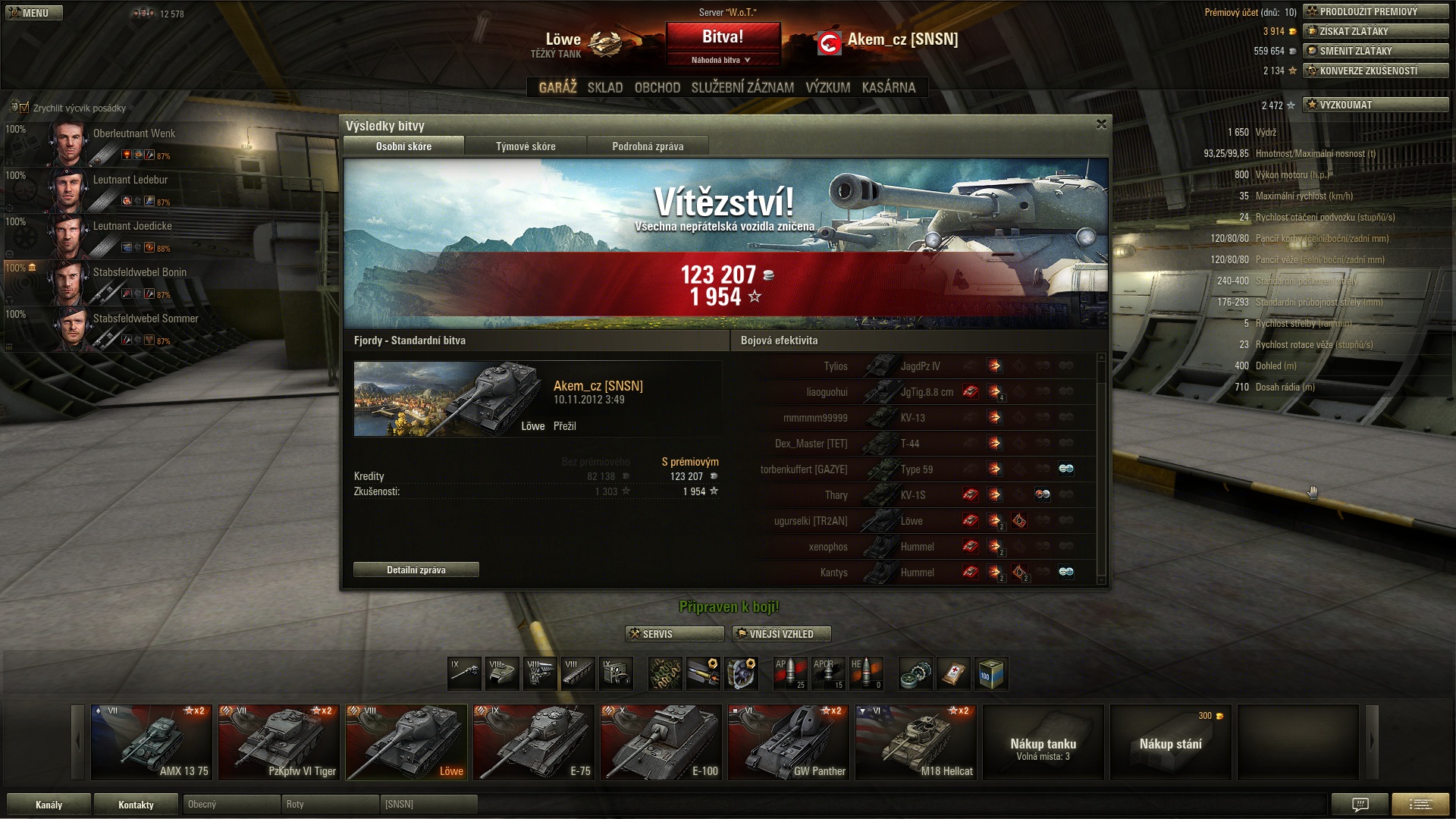Show the Detailní zpráva report
Viewport: 1456px width, 819px height.
click(x=416, y=570)
